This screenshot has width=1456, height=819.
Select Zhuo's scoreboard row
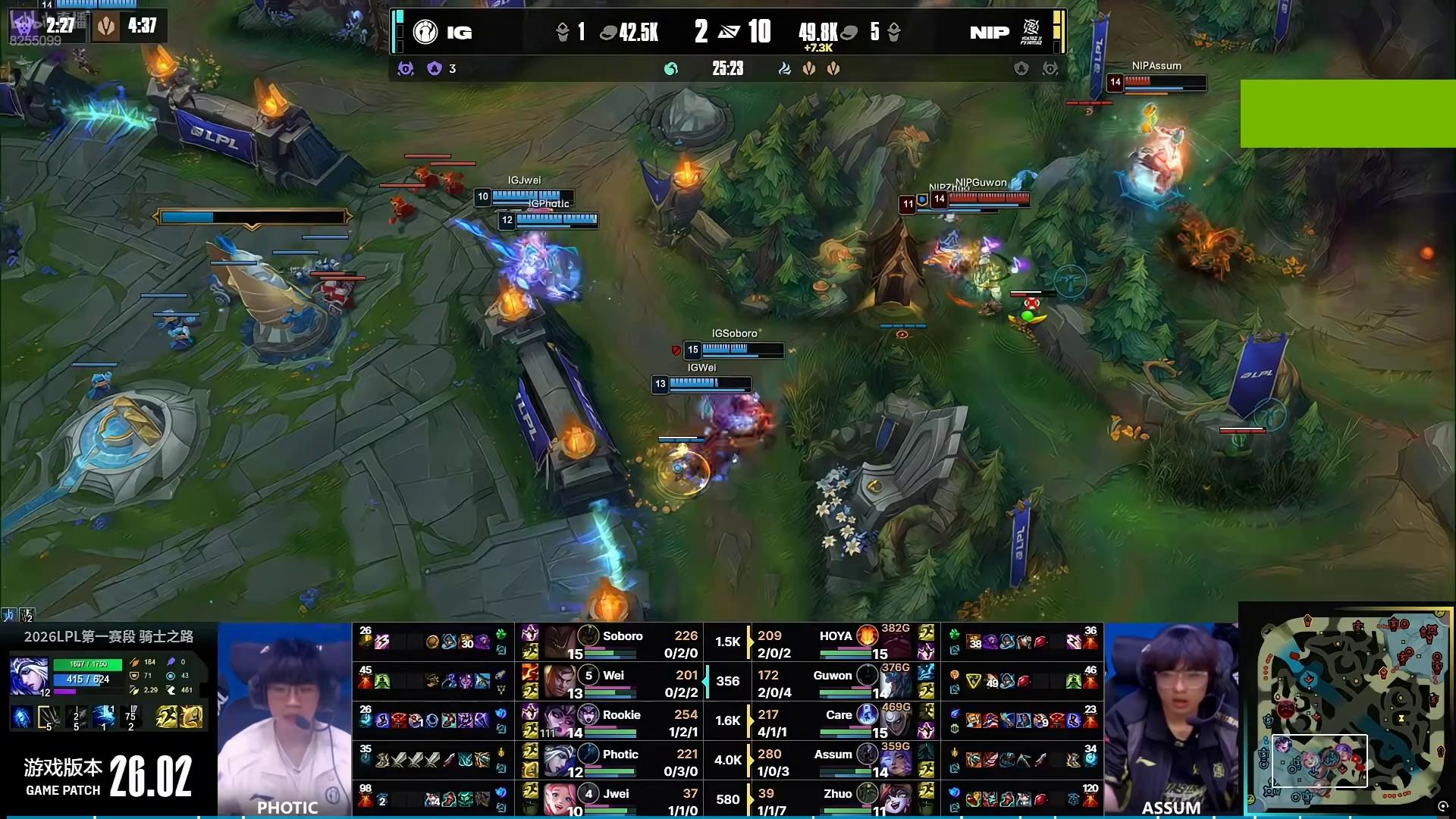coord(834,799)
